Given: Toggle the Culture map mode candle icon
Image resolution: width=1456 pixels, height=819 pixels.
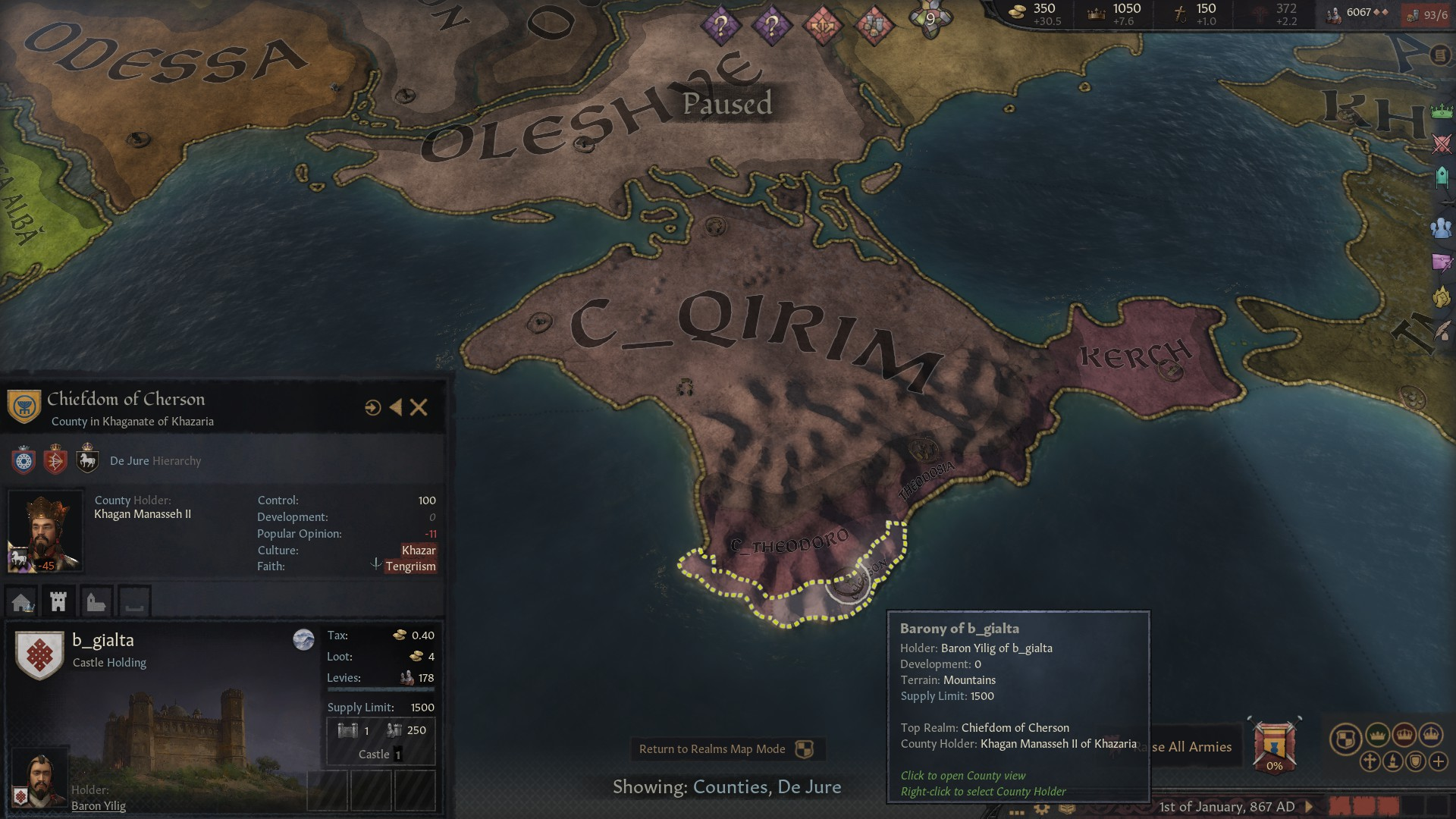Looking at the screenshot, I should 1392,761.
